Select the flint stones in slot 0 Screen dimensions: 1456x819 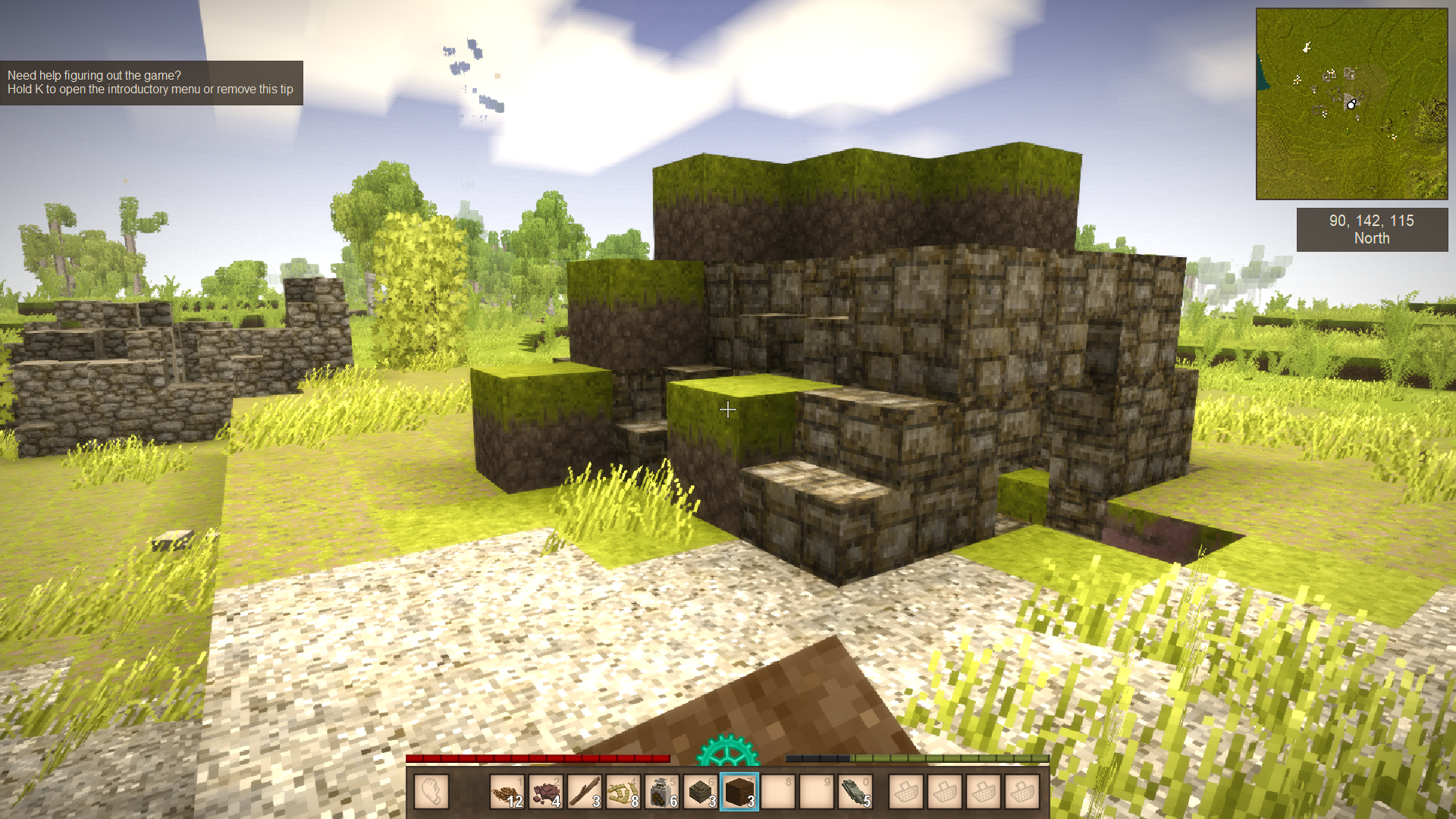pyautogui.click(x=855, y=792)
